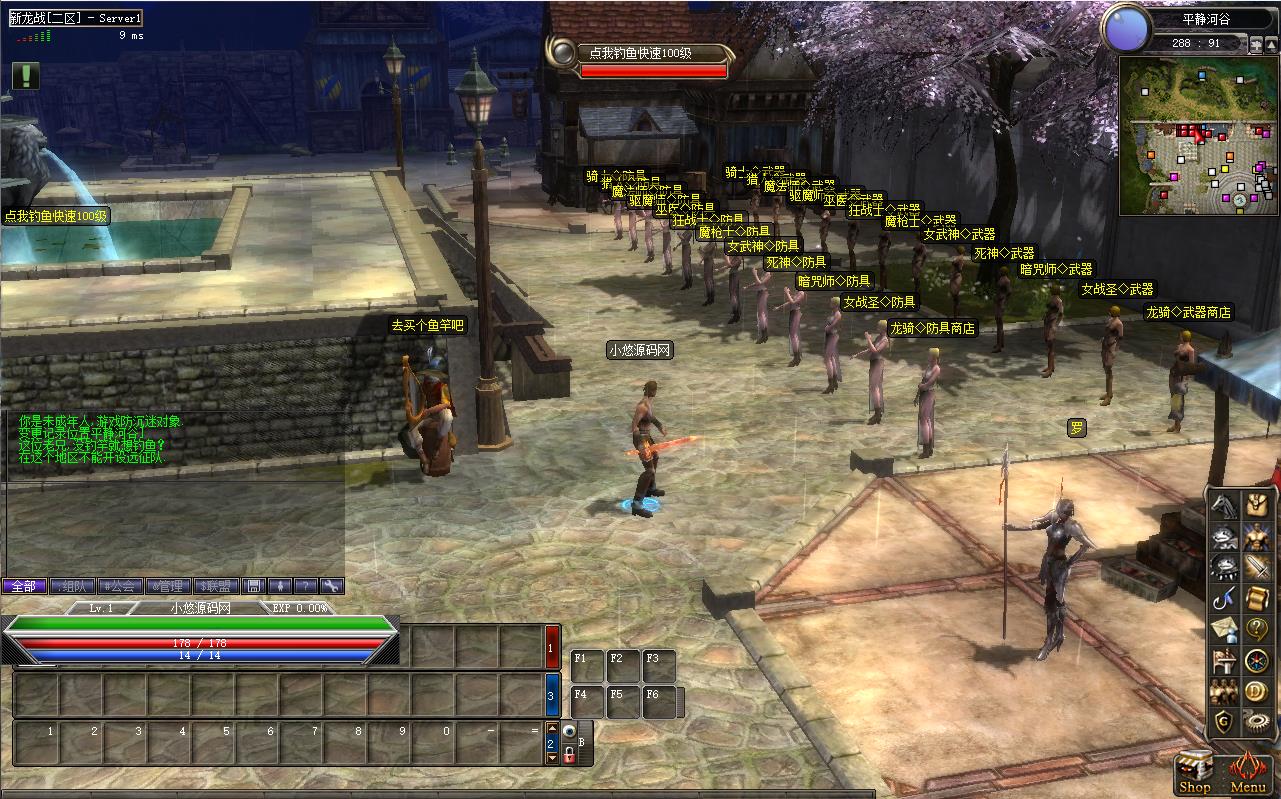Screen dimensions: 1281x799
Task: Click the question mark help icon
Action: [x=1256, y=630]
